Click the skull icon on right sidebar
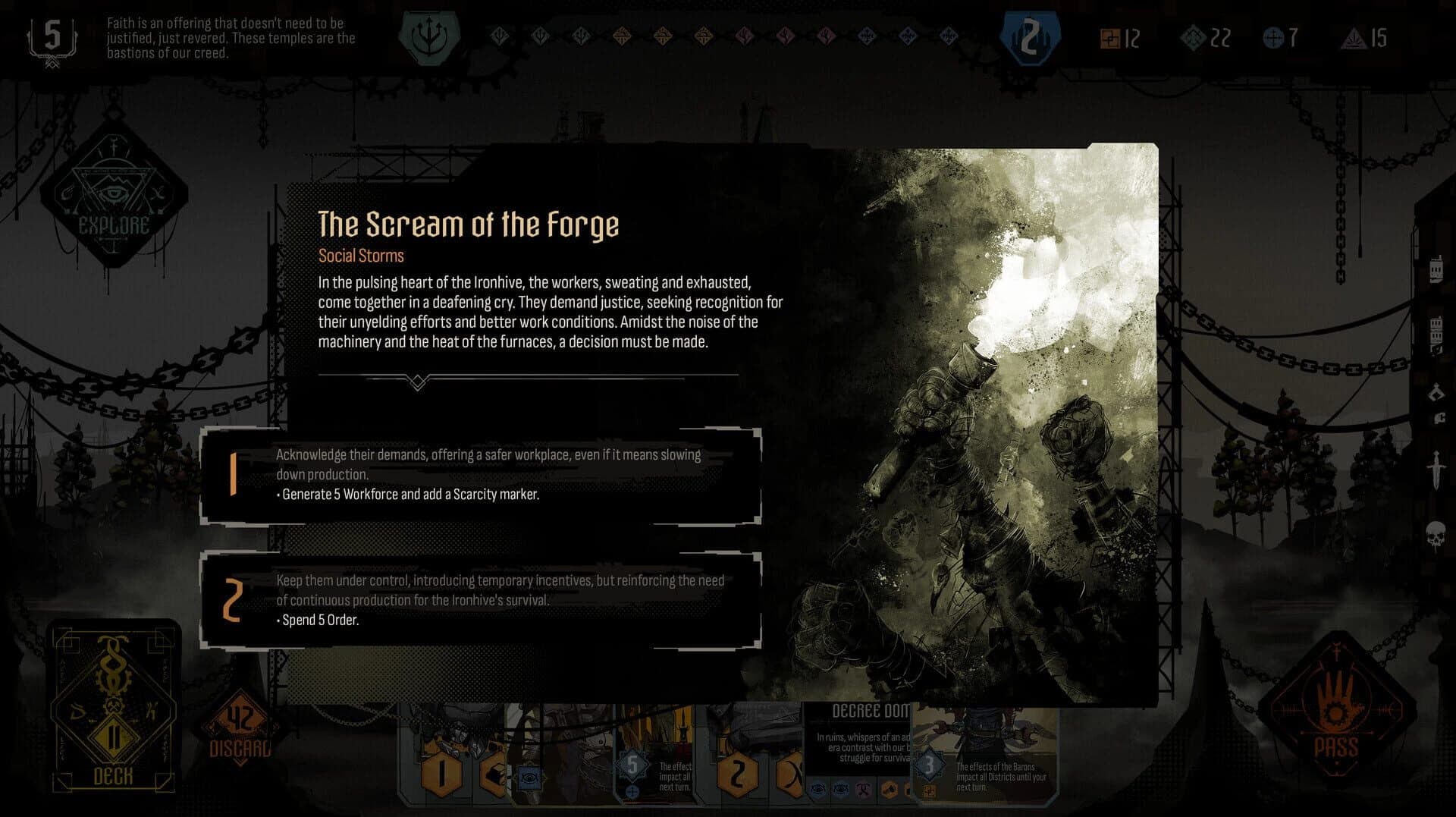 [x=1436, y=533]
